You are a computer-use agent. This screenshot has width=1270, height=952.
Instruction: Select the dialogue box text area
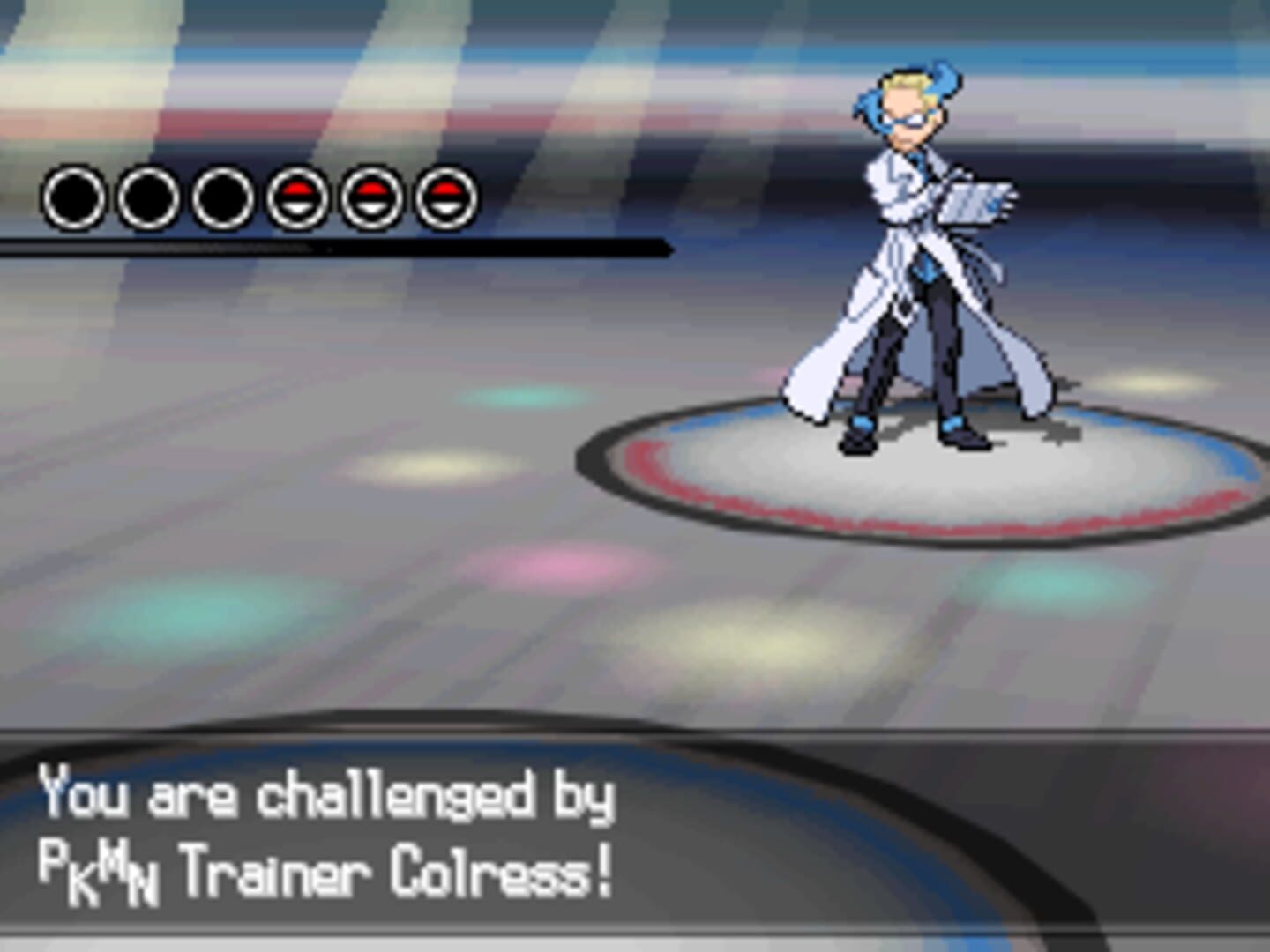coord(353,837)
